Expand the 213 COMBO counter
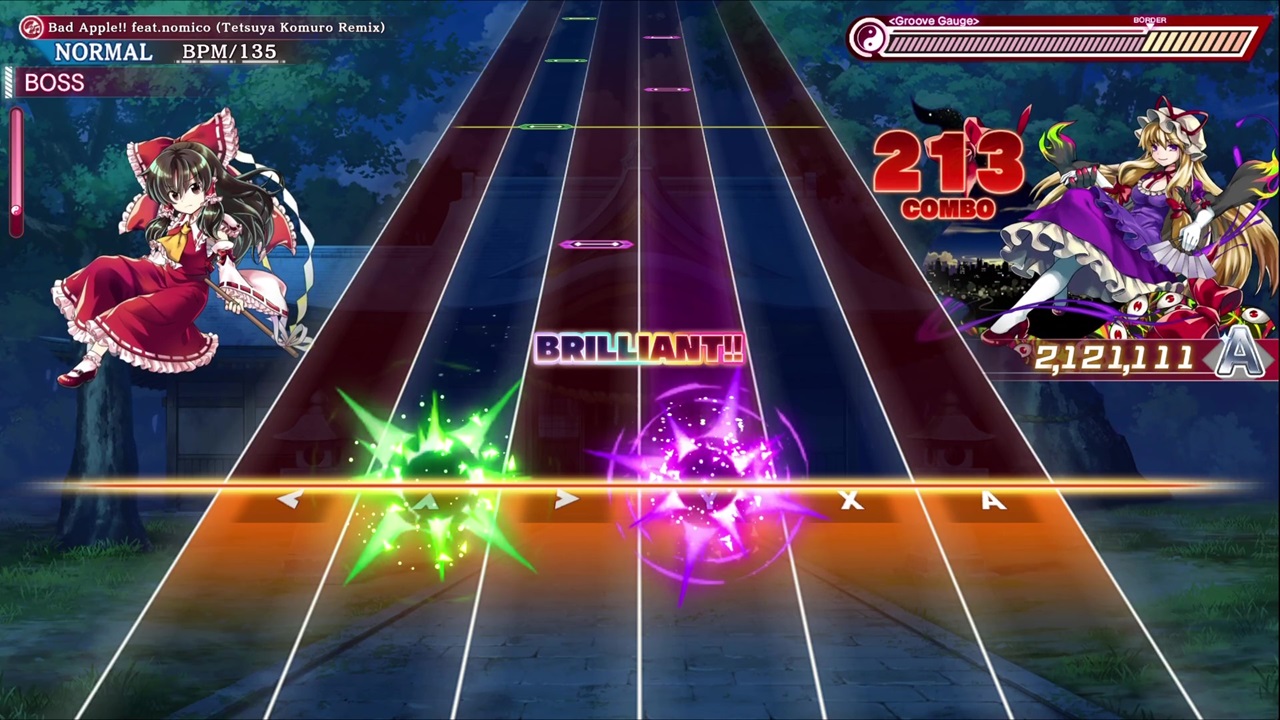Viewport: 1280px width, 720px height. (x=948, y=175)
